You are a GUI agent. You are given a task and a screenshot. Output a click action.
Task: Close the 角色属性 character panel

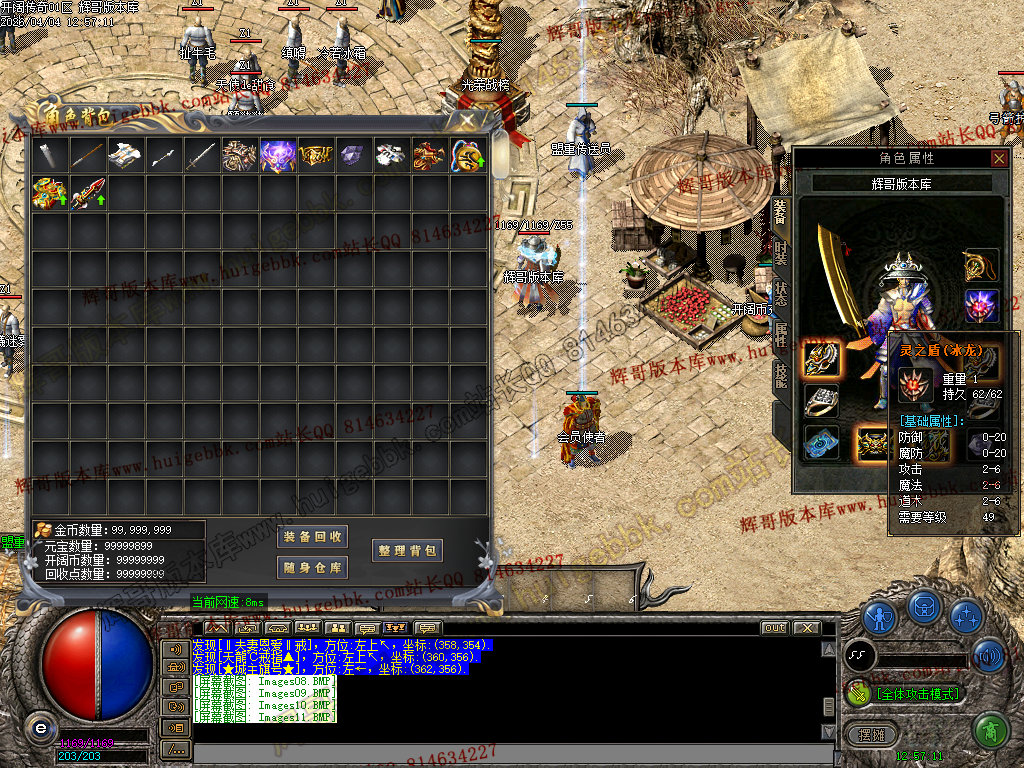tap(999, 158)
